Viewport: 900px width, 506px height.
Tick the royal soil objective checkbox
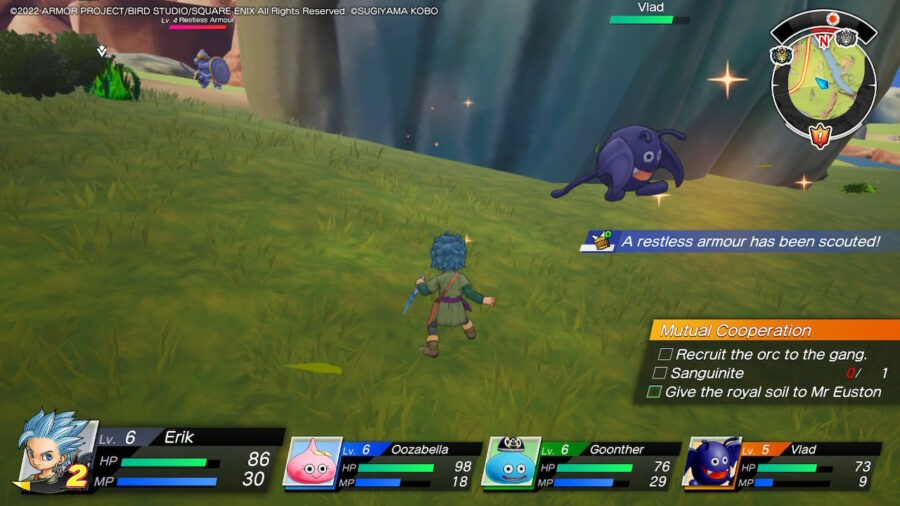(654, 392)
